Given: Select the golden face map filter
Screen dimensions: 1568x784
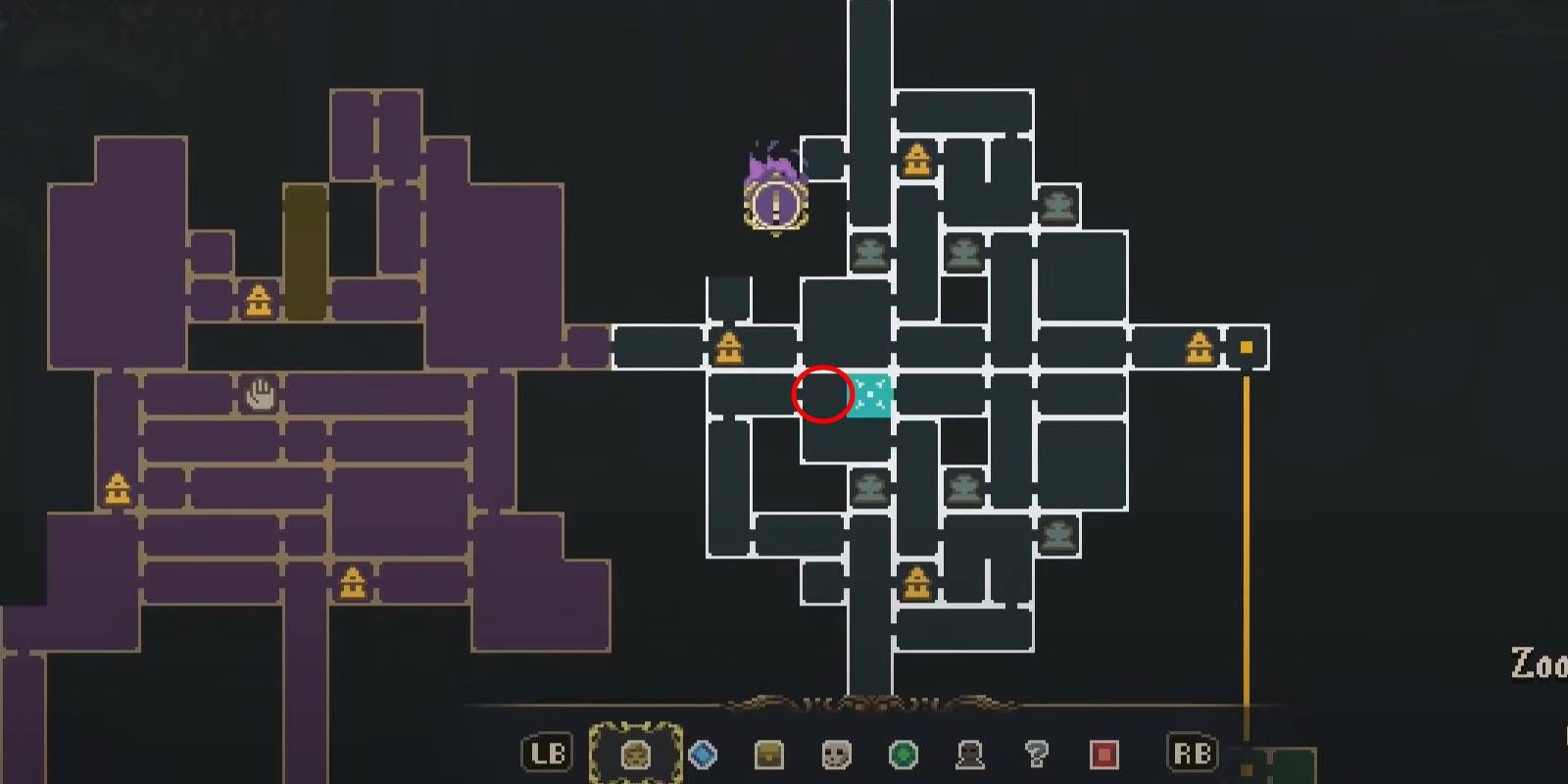Looking at the screenshot, I should [636, 754].
